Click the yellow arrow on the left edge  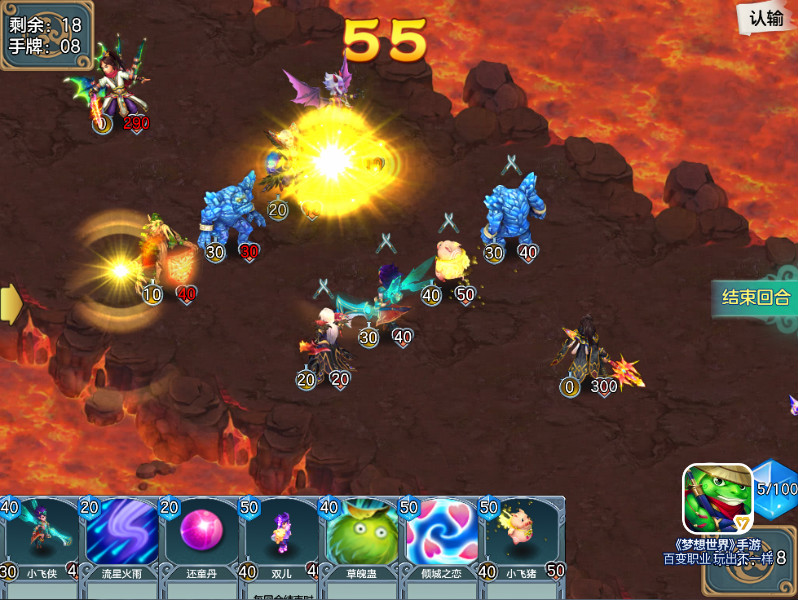(x=10, y=302)
